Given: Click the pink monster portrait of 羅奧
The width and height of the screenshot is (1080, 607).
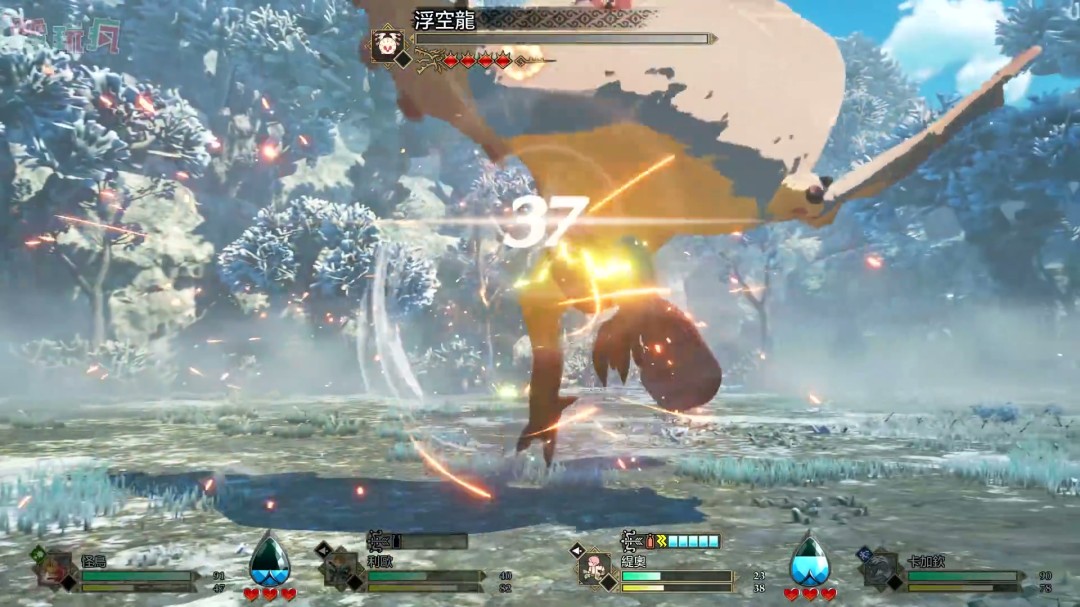Looking at the screenshot, I should (595, 569).
